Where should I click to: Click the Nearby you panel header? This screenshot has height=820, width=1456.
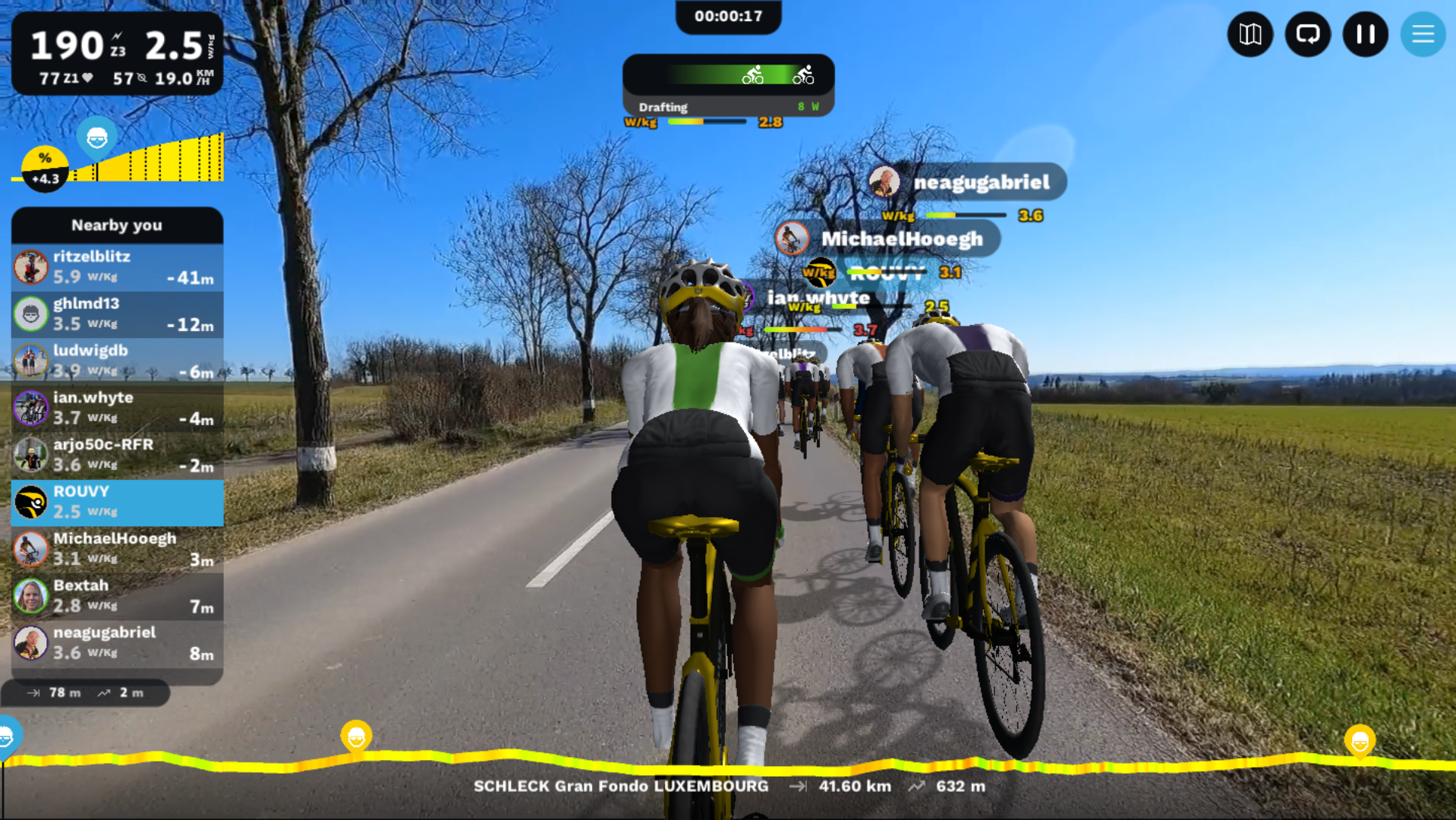118,225
